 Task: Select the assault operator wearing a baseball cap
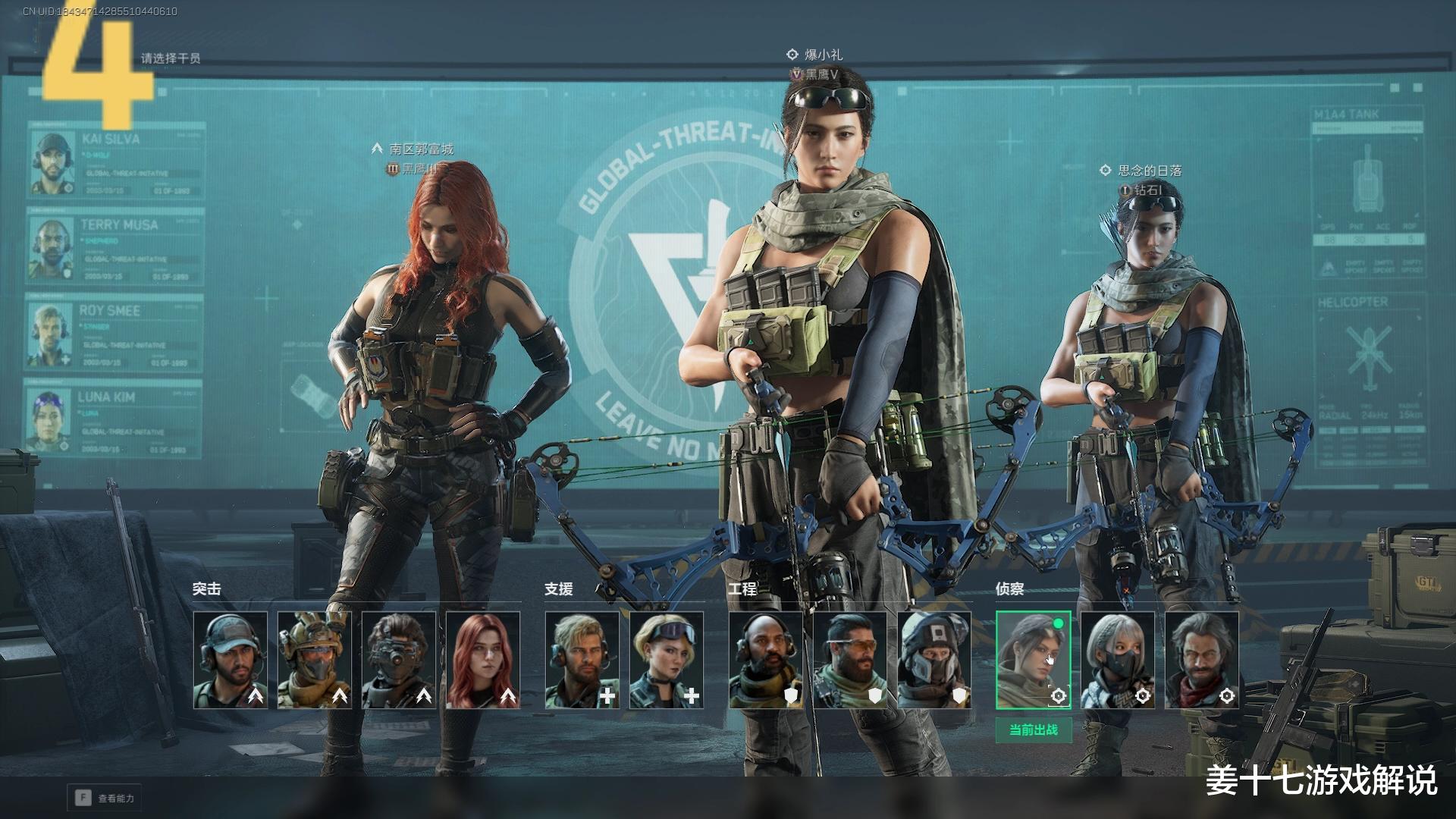tap(231, 660)
